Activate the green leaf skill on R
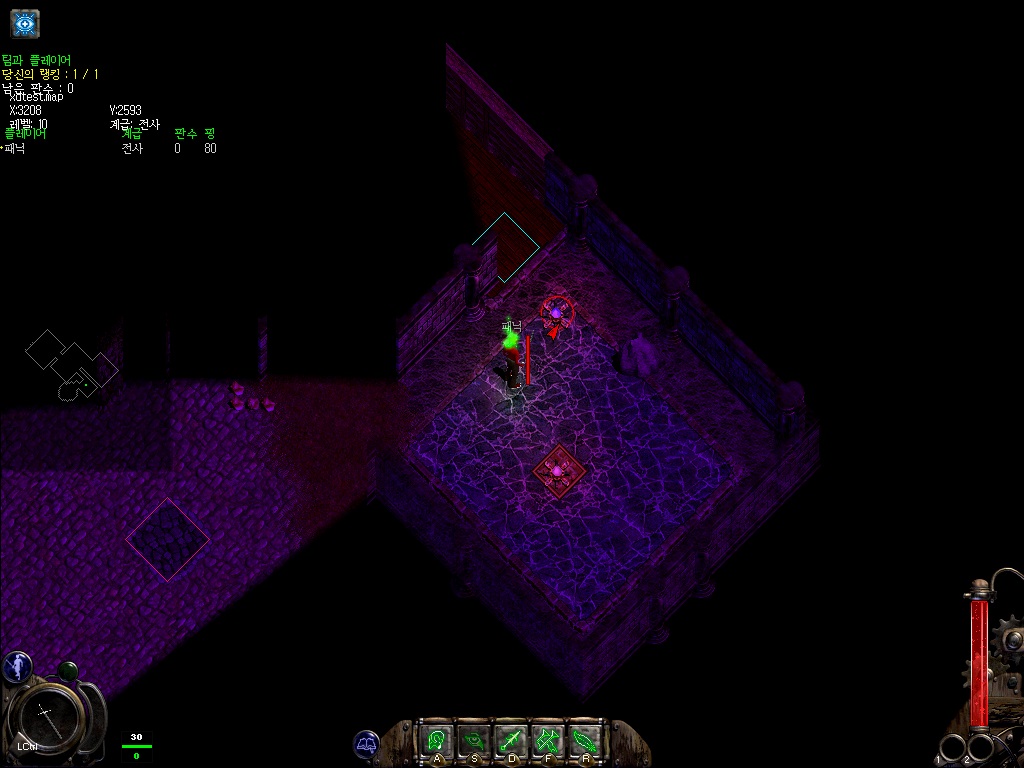Image resolution: width=1024 pixels, height=768 pixels. click(x=584, y=740)
